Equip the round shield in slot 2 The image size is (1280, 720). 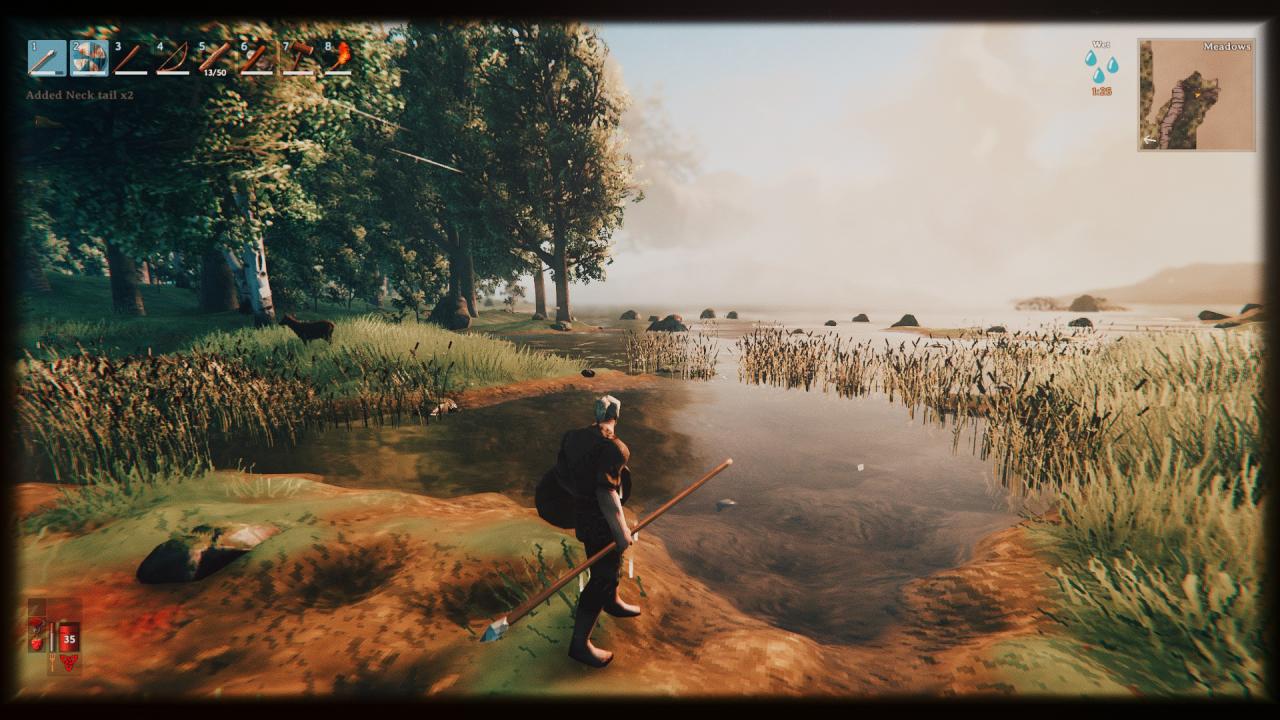pos(89,58)
